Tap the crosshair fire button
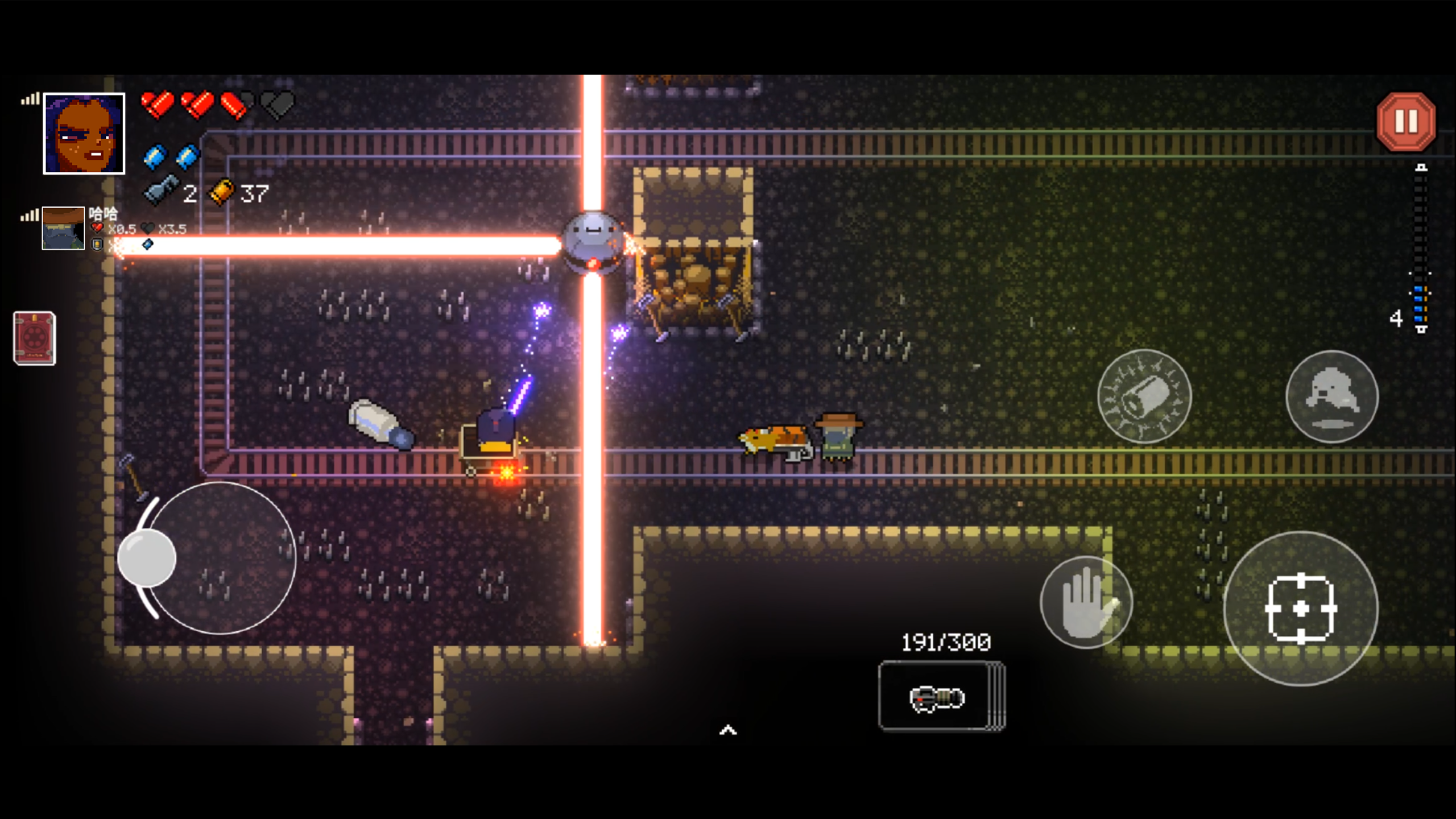This screenshot has width=1456, height=819. pos(1301,609)
